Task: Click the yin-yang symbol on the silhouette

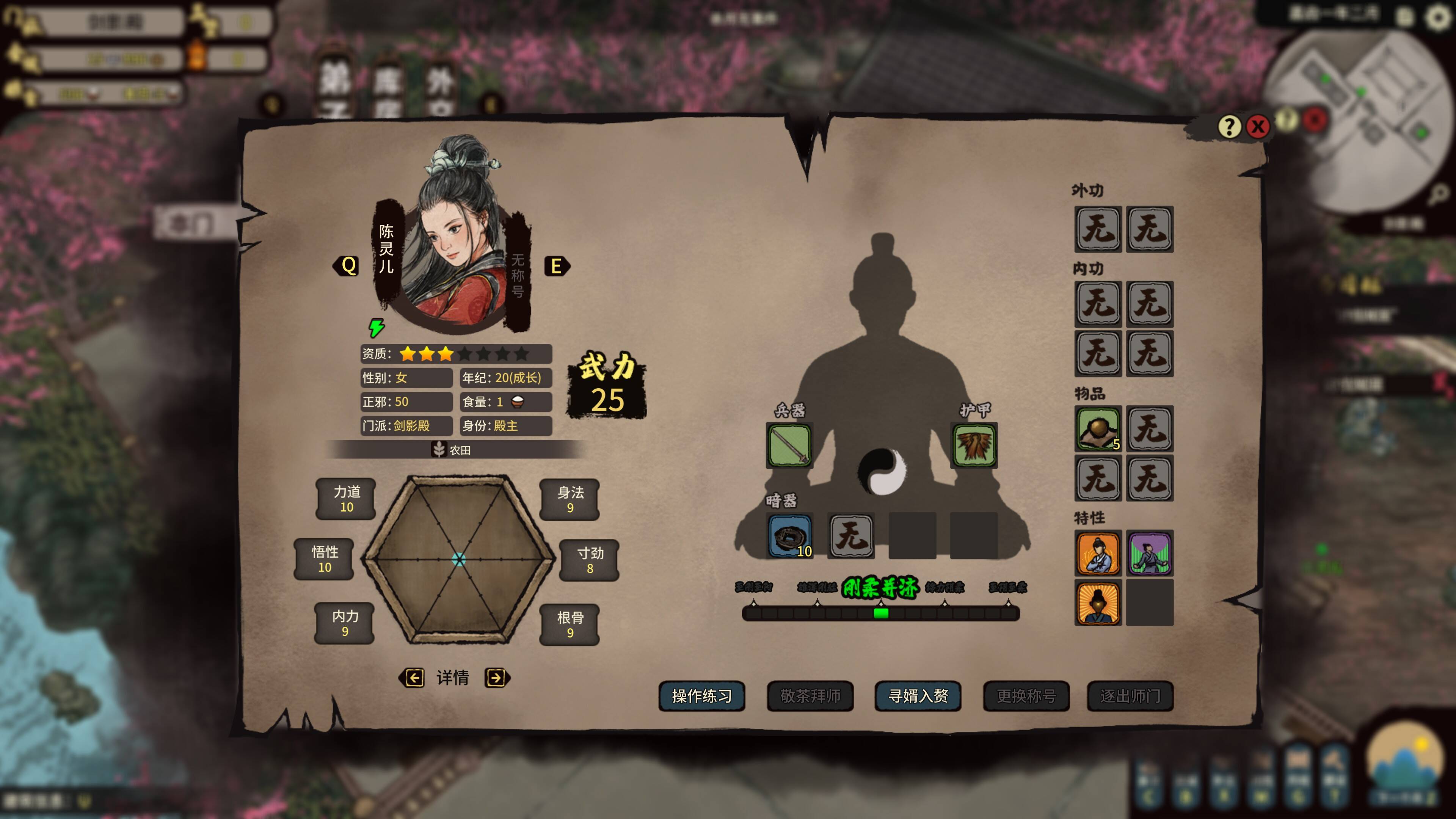Action: (x=882, y=471)
